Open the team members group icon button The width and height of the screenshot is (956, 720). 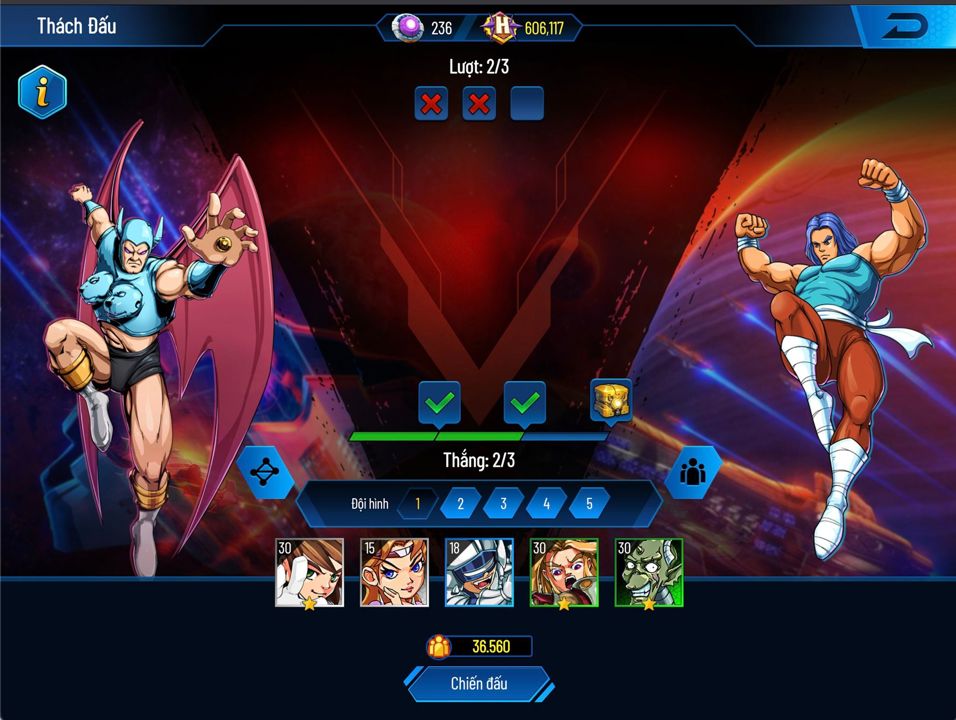692,472
